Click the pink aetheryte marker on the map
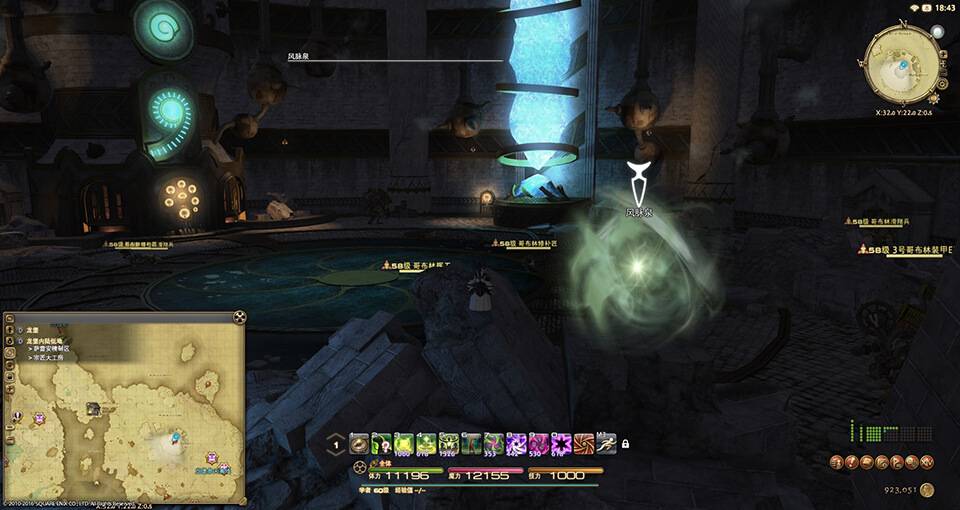Image resolution: width=960 pixels, height=510 pixels. 39,419
